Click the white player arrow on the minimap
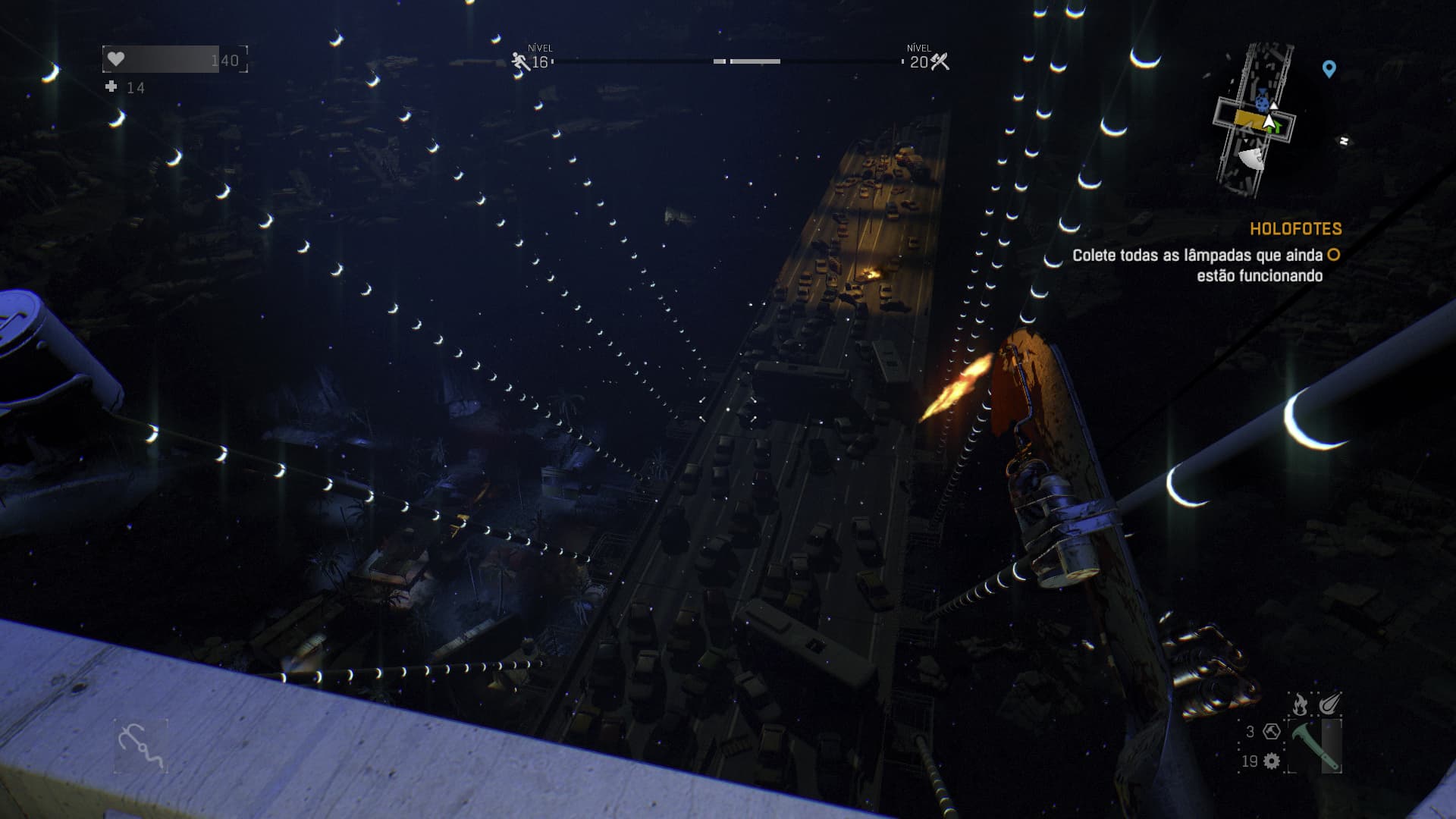Image resolution: width=1456 pixels, height=819 pixels. tap(1269, 121)
